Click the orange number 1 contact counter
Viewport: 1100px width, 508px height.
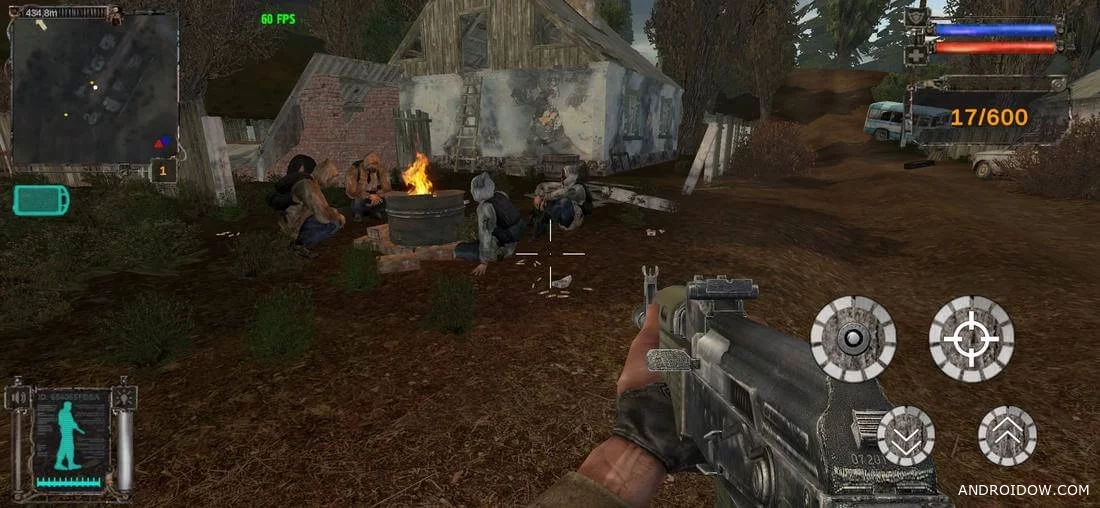164,171
